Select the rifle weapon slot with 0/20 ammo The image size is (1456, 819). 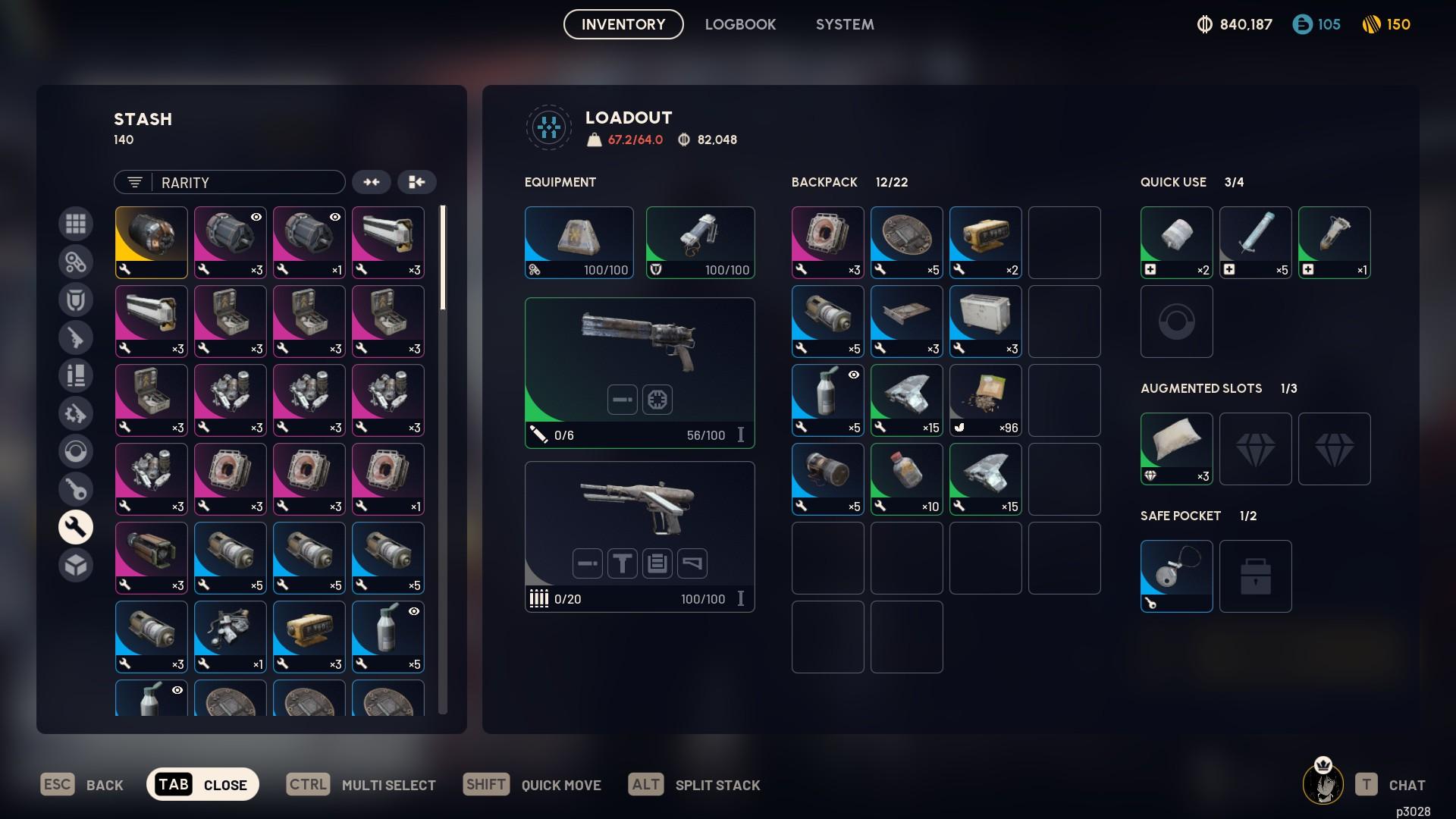639,536
